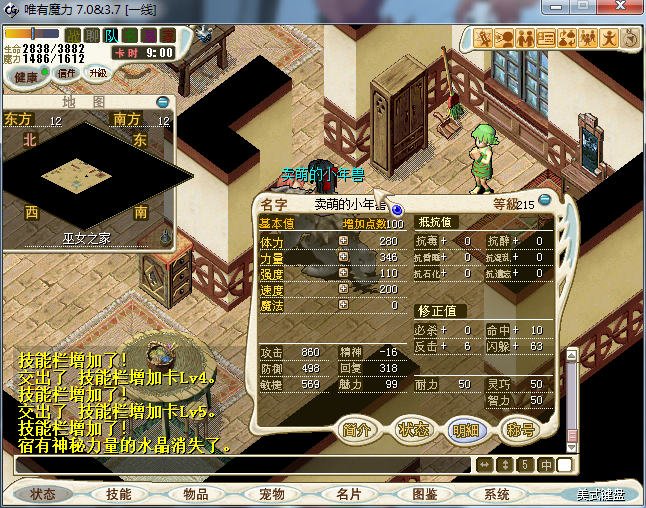Minimize the 地图 map panel
Viewport: 646px width, 508px height.
point(163,102)
